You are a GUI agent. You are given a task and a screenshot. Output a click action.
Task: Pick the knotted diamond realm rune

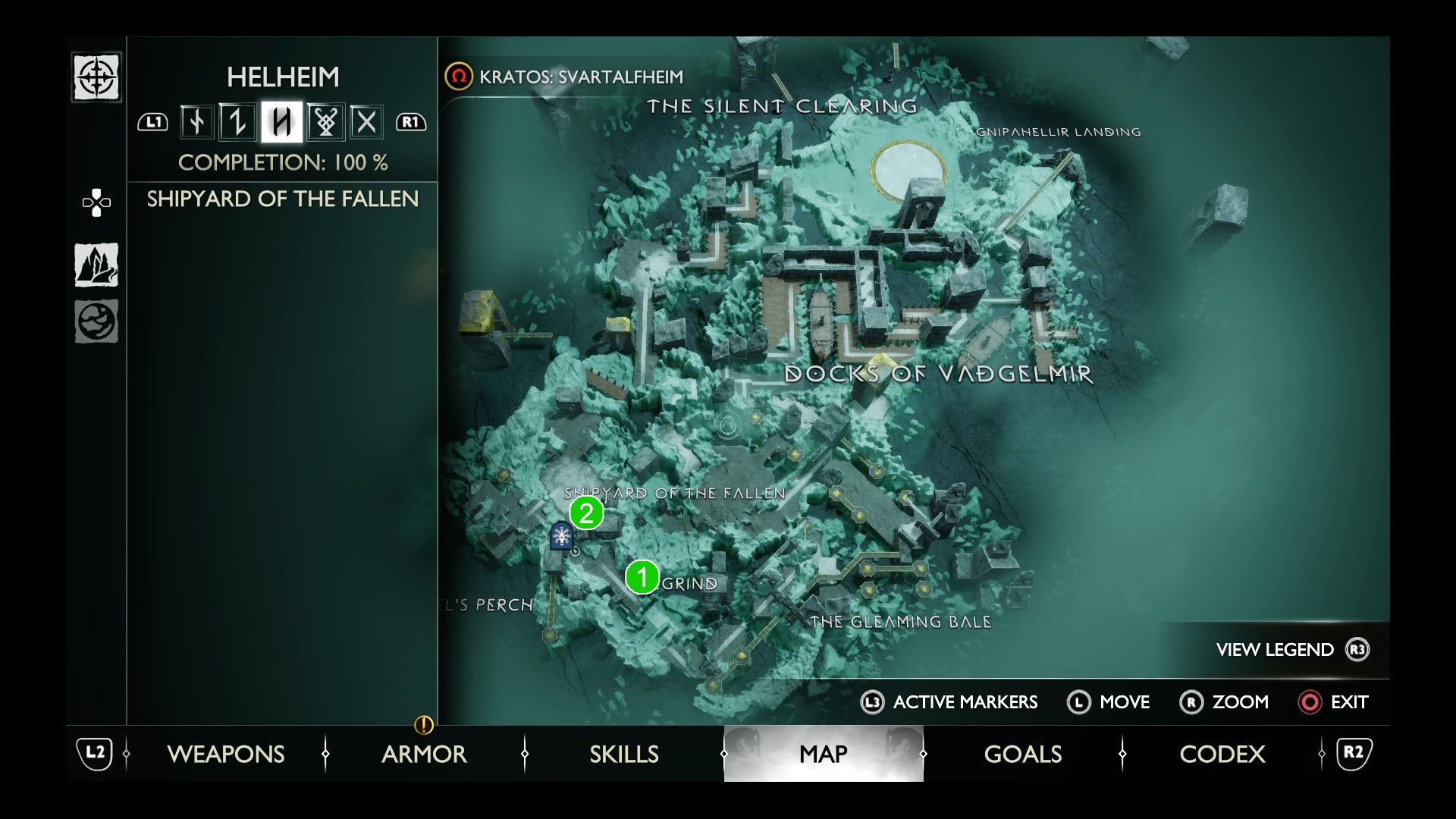pos(325,122)
